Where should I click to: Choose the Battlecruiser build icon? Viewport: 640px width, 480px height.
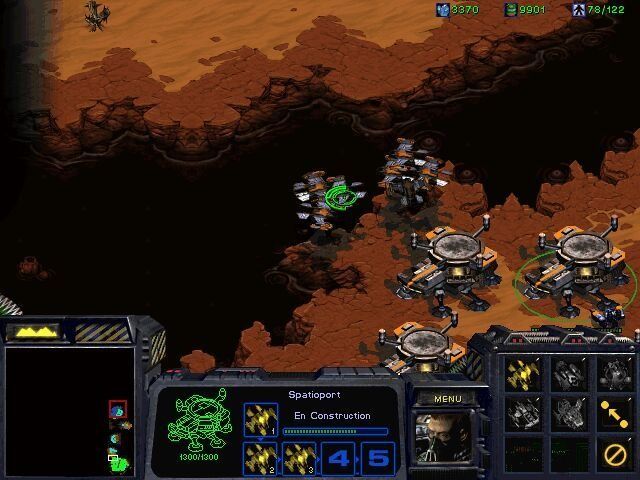[x=524, y=413]
